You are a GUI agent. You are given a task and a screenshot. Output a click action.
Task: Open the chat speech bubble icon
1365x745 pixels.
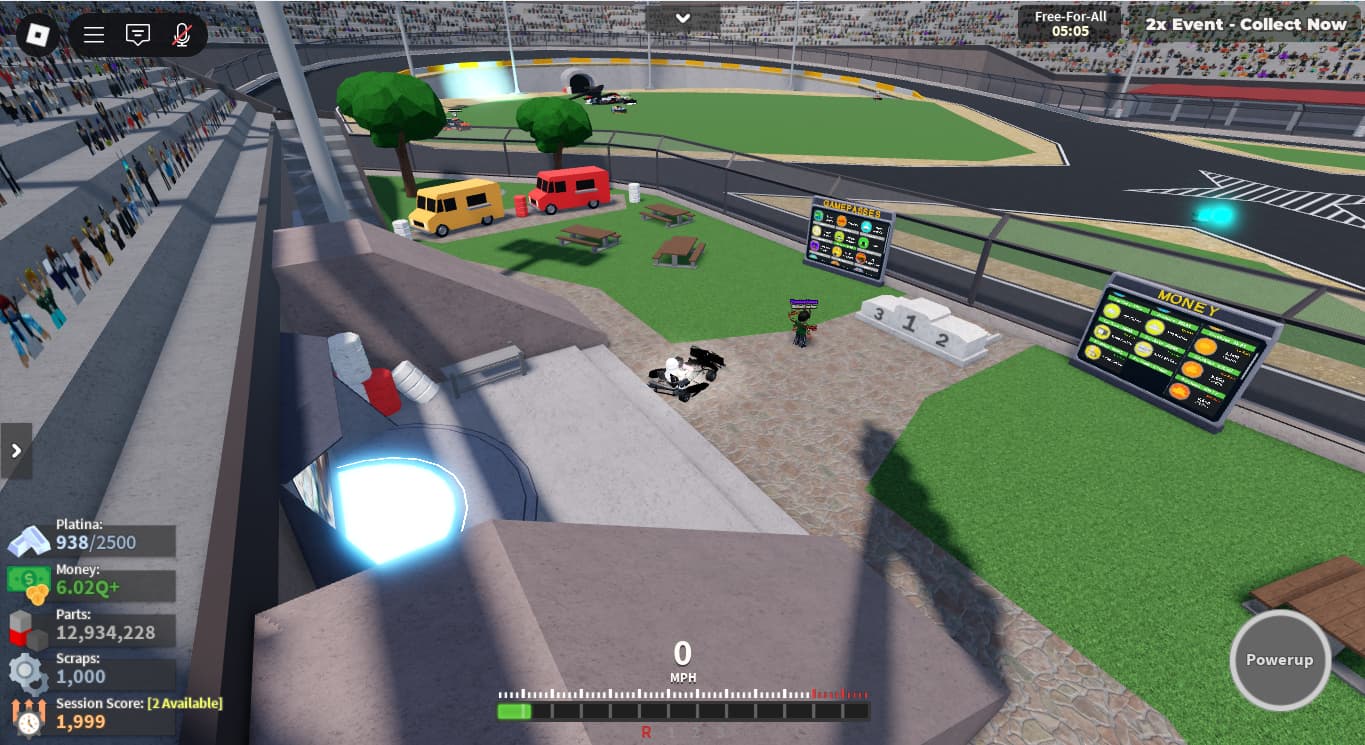tap(138, 35)
